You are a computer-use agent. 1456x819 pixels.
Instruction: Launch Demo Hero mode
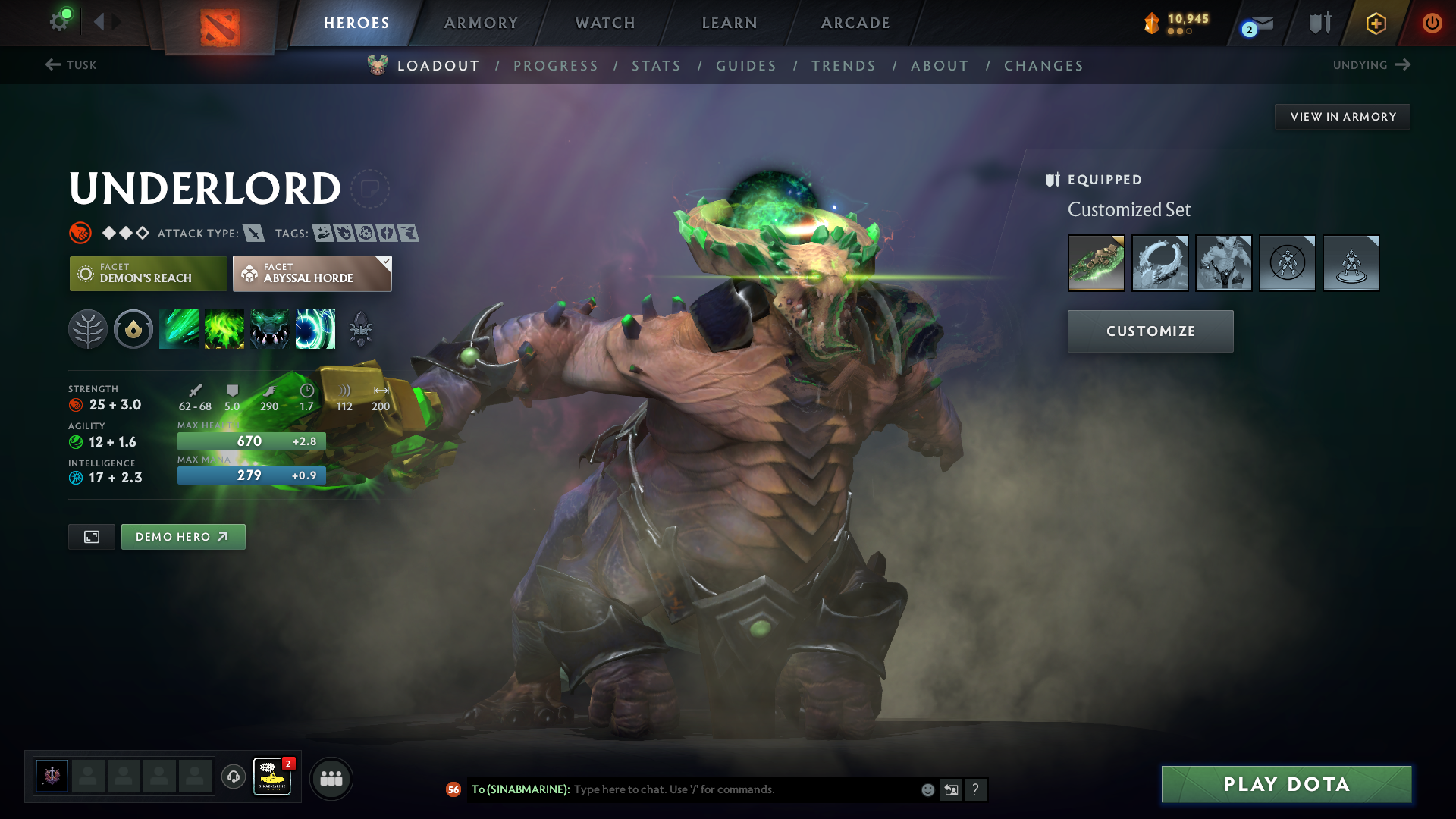click(x=183, y=537)
